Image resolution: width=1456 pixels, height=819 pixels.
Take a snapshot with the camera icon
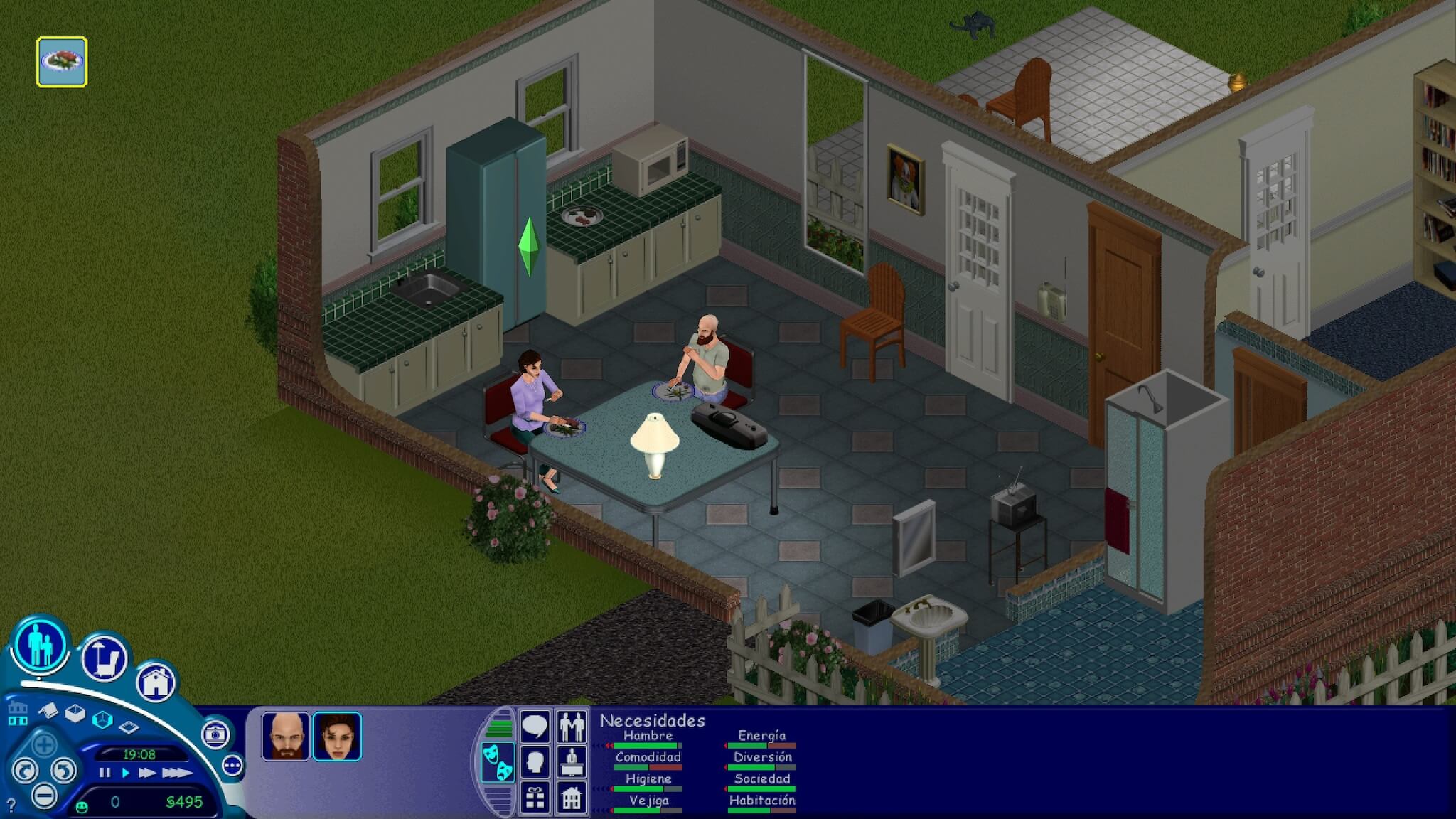tap(217, 737)
